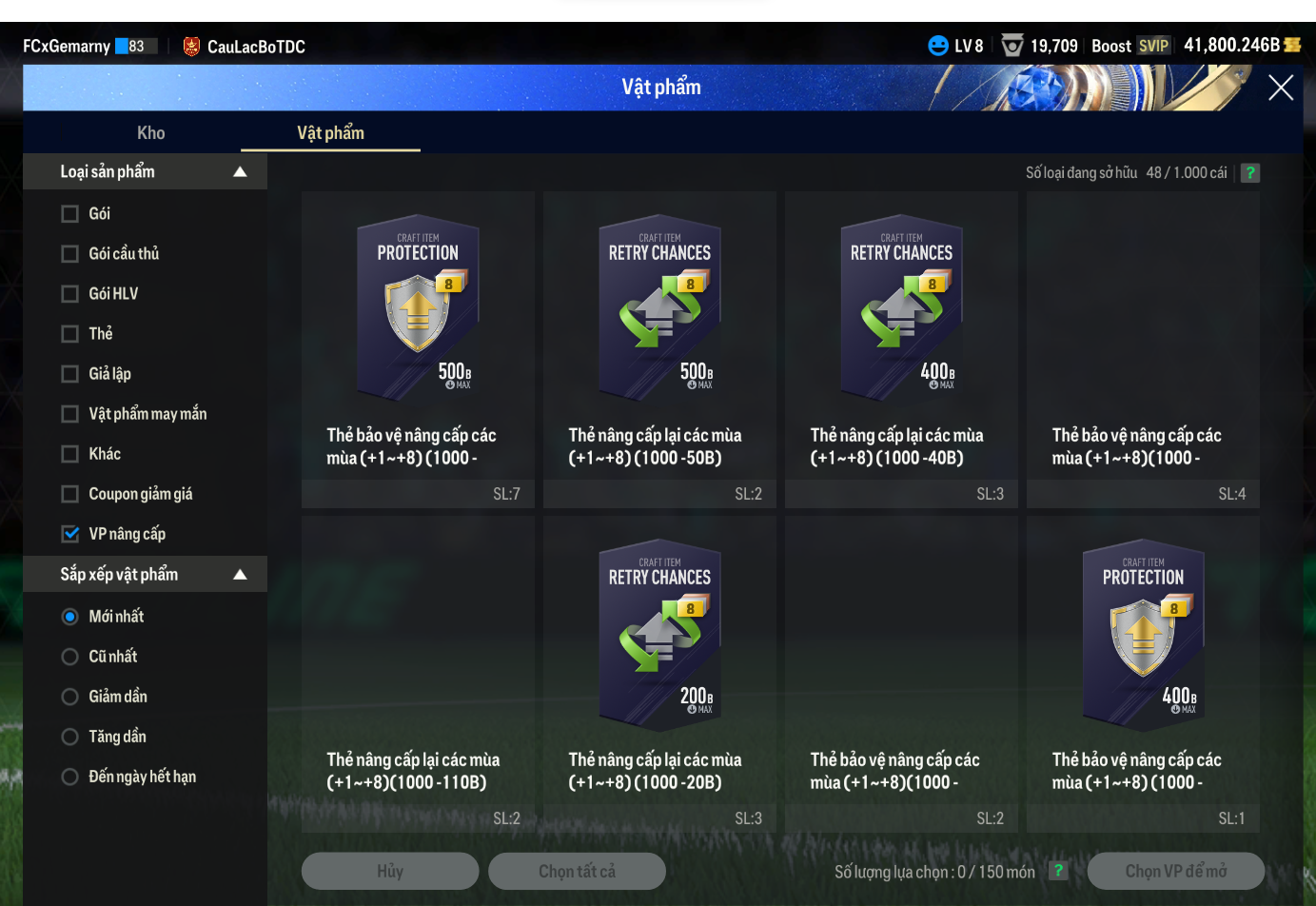Collapse the Sắp xếp vật phẩm section
The image size is (1316, 906).
(x=240, y=575)
